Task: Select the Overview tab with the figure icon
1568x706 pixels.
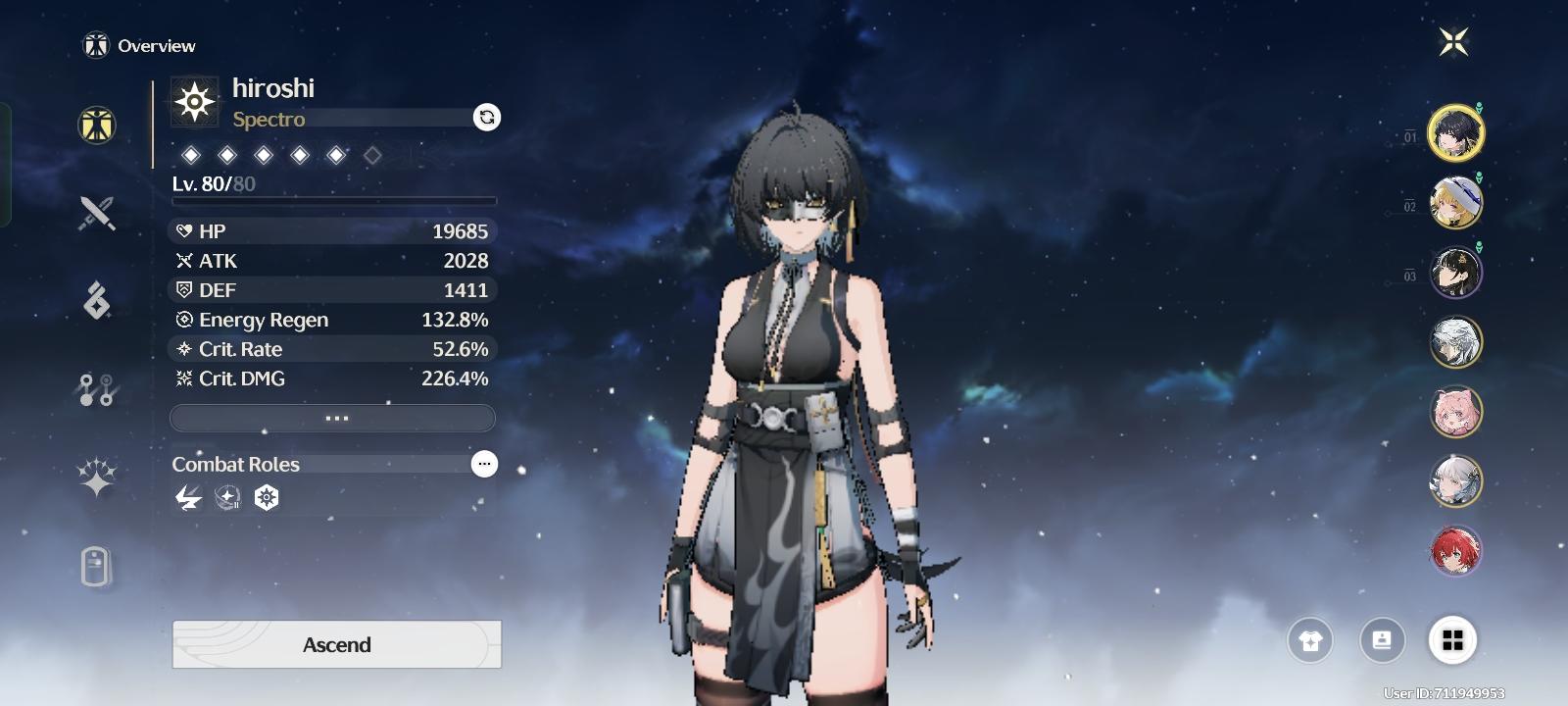Action: pyautogui.click(x=97, y=126)
